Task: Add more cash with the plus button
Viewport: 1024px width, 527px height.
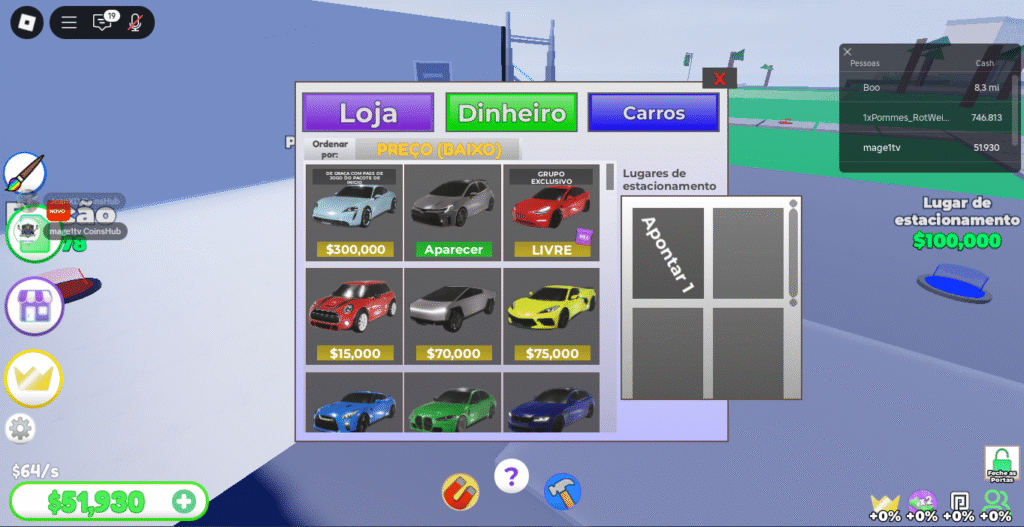Action: [x=183, y=501]
